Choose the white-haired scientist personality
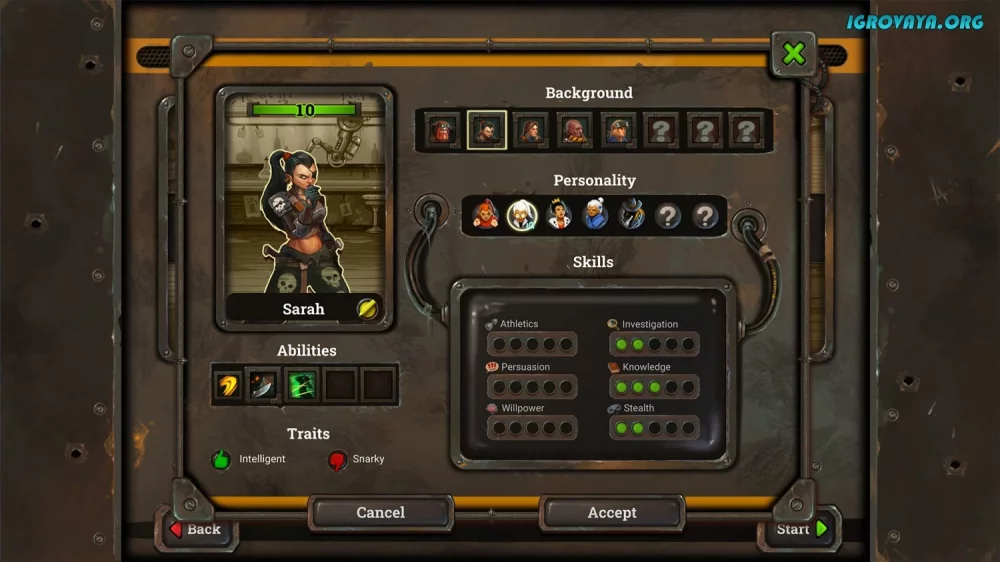This screenshot has width=1000, height=562. [x=522, y=215]
